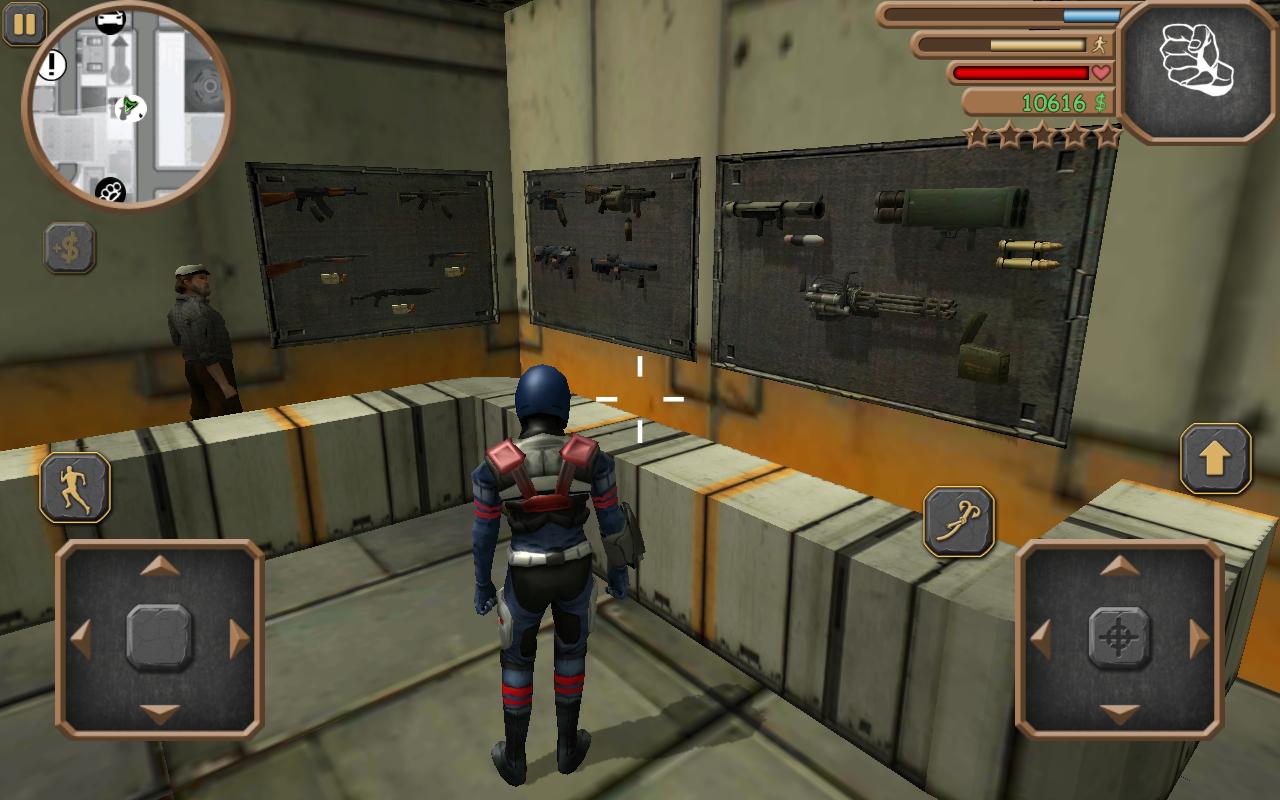1280x800 pixels.
Task: Look down with right pad down arrow
Action: (x=1119, y=713)
